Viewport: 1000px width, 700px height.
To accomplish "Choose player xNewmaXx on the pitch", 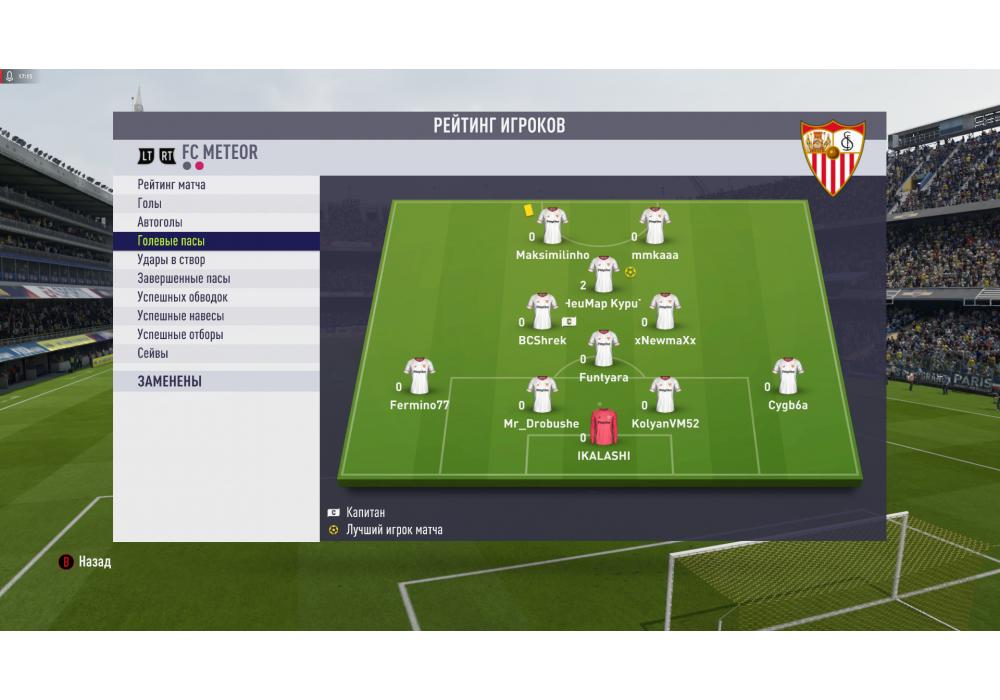I will (665, 311).
